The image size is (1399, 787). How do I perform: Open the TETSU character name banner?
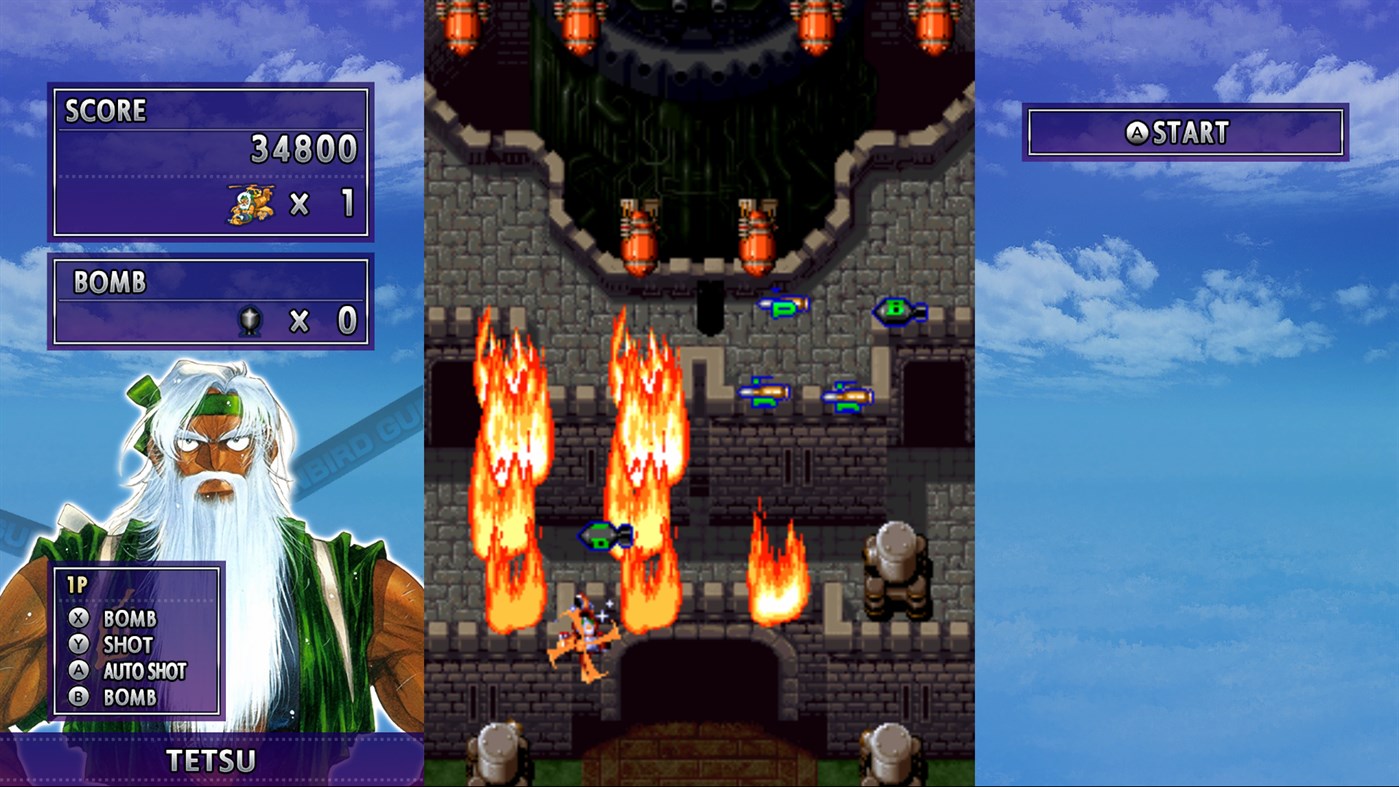click(211, 761)
